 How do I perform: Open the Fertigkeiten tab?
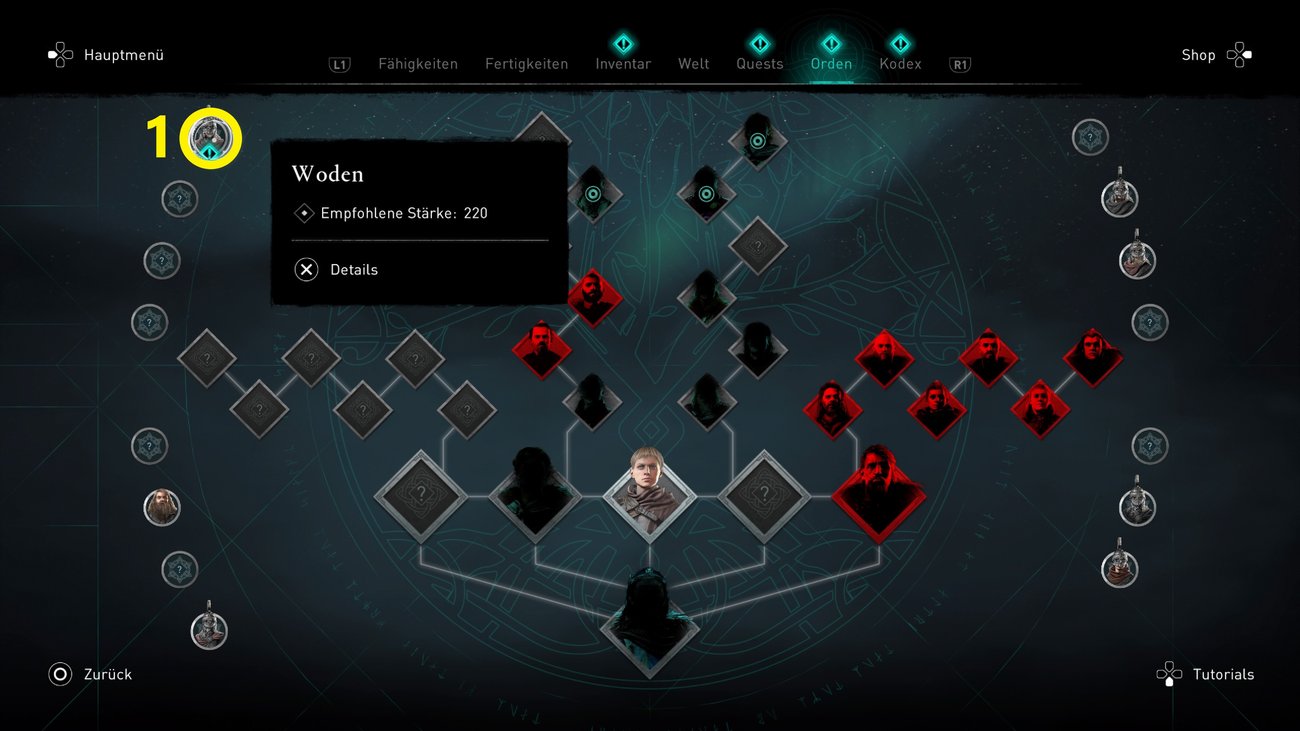tap(526, 64)
